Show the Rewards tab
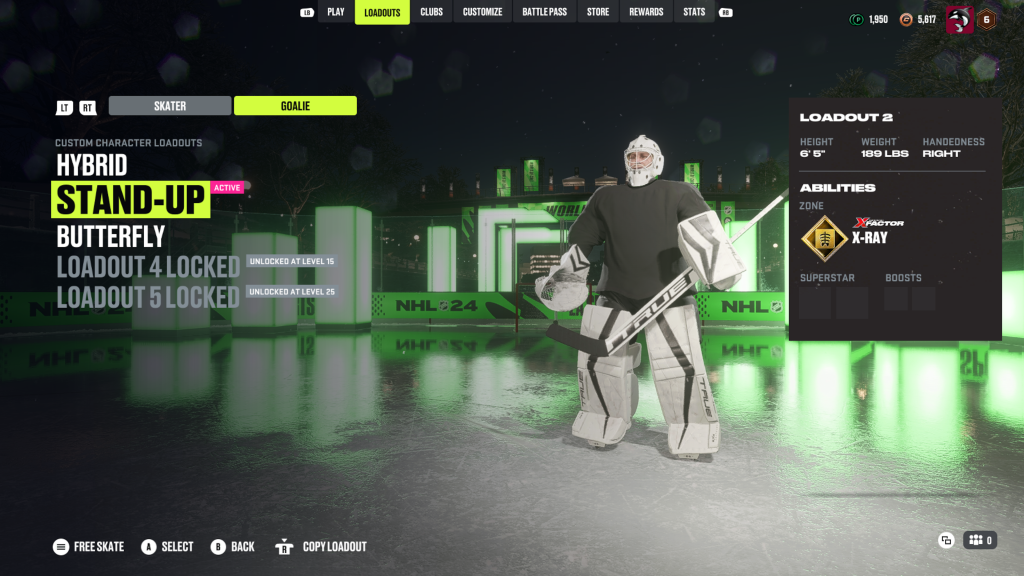The height and width of the screenshot is (576, 1024). [646, 12]
